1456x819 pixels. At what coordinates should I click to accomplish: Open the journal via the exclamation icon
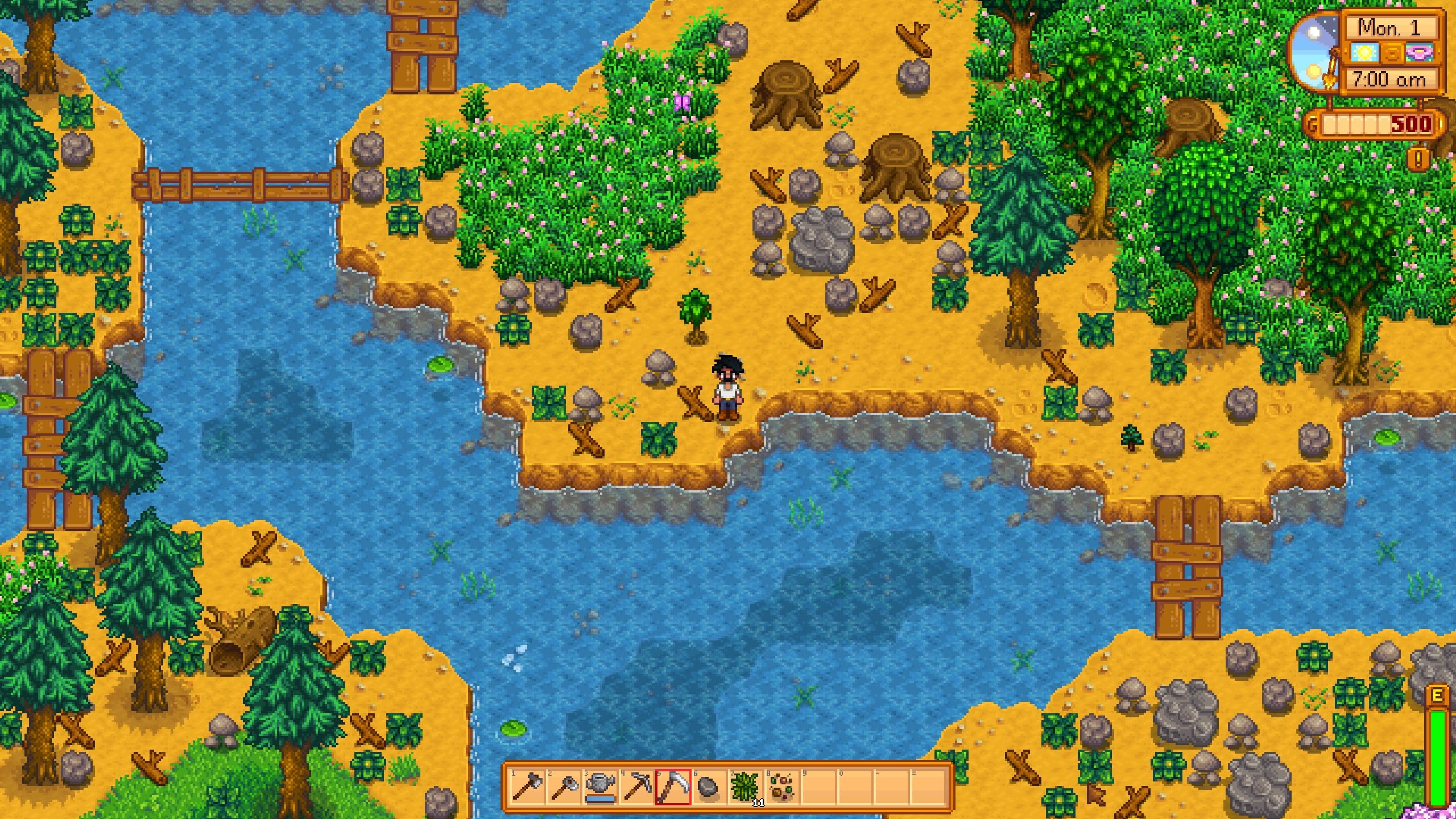coord(1418,159)
